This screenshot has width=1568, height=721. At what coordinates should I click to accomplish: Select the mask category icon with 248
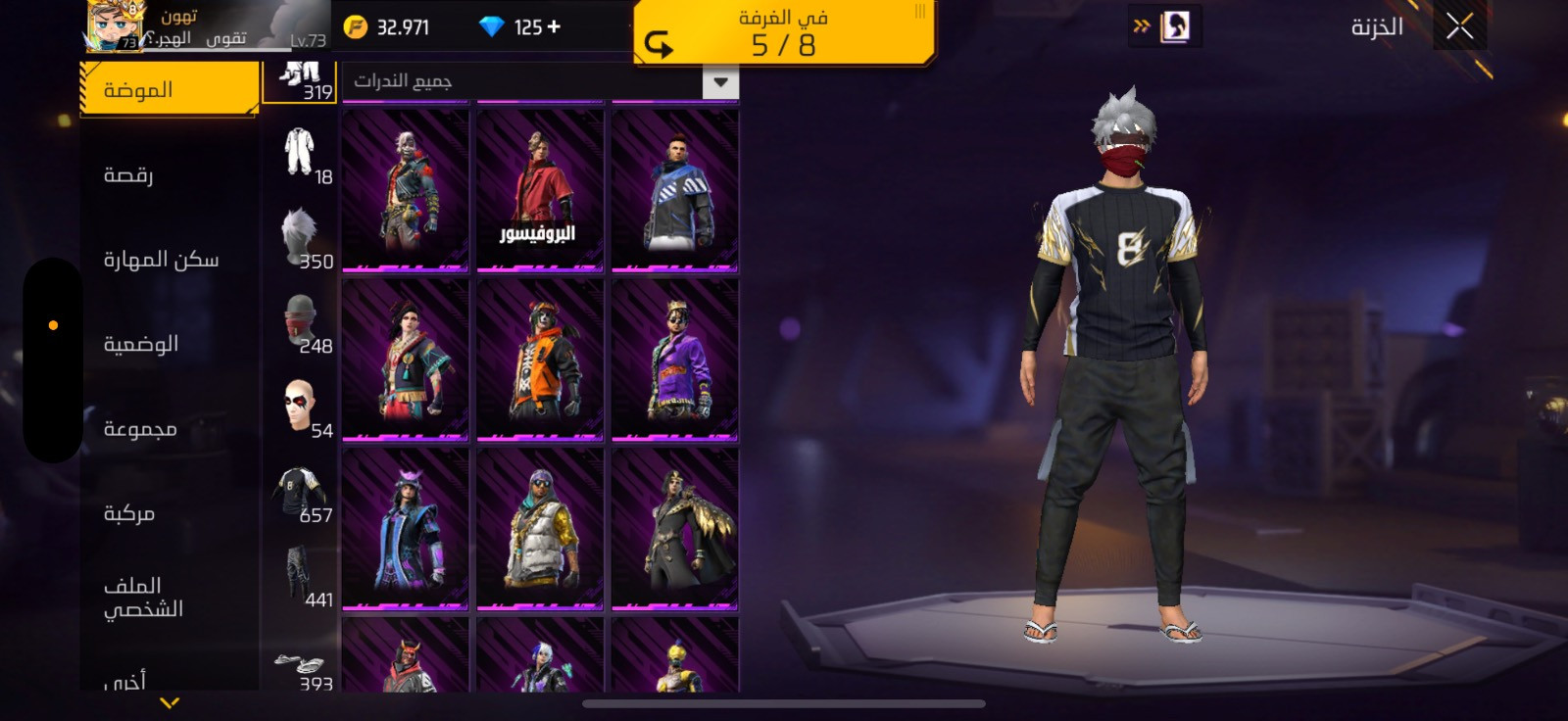pyautogui.click(x=300, y=321)
